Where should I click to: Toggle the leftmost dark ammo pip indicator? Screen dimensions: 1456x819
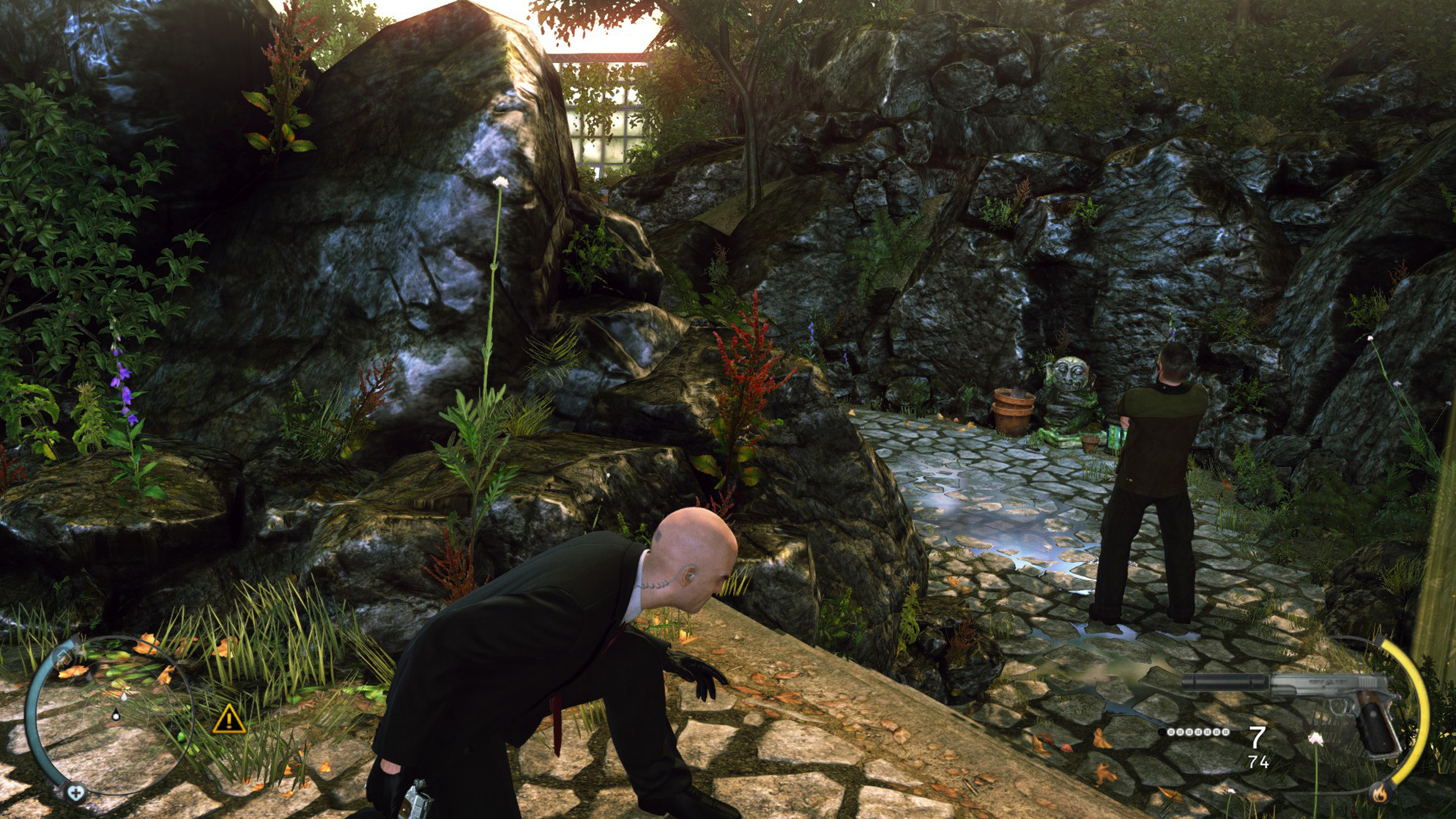pyautogui.click(x=1162, y=733)
